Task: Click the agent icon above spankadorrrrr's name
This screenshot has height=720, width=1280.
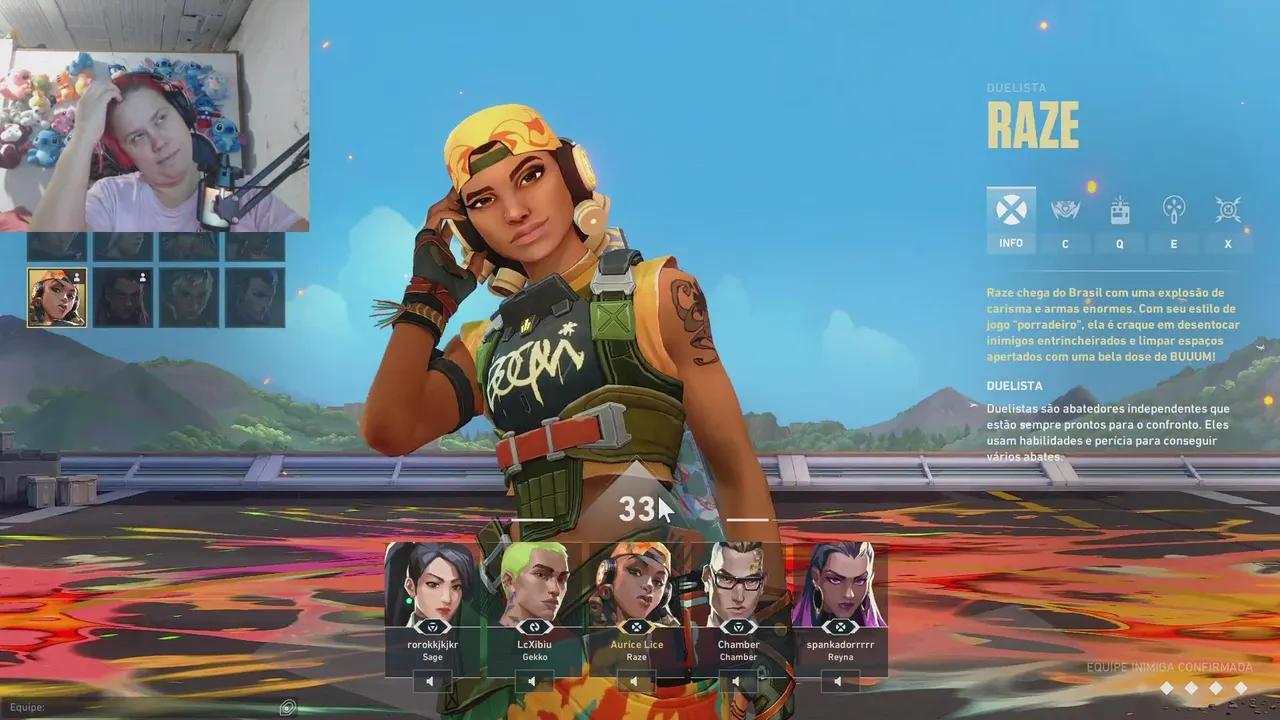Action: [840, 628]
